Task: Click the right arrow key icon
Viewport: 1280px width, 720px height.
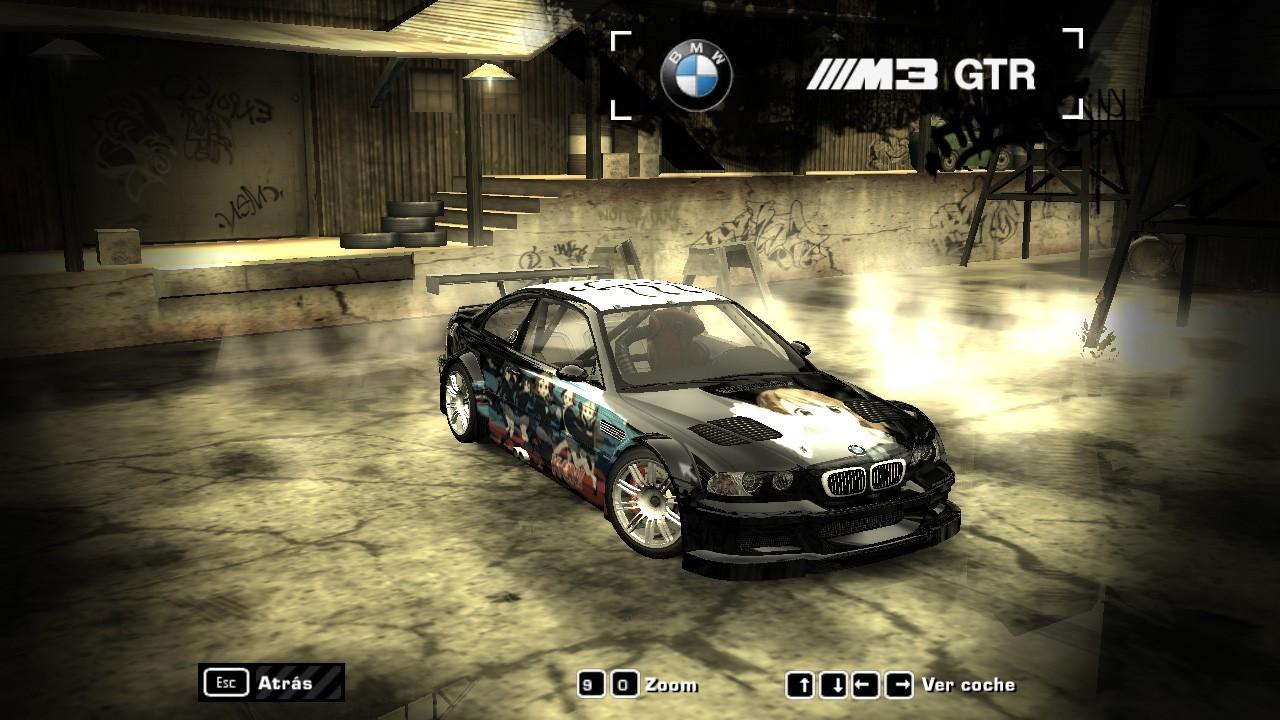Action: click(897, 685)
